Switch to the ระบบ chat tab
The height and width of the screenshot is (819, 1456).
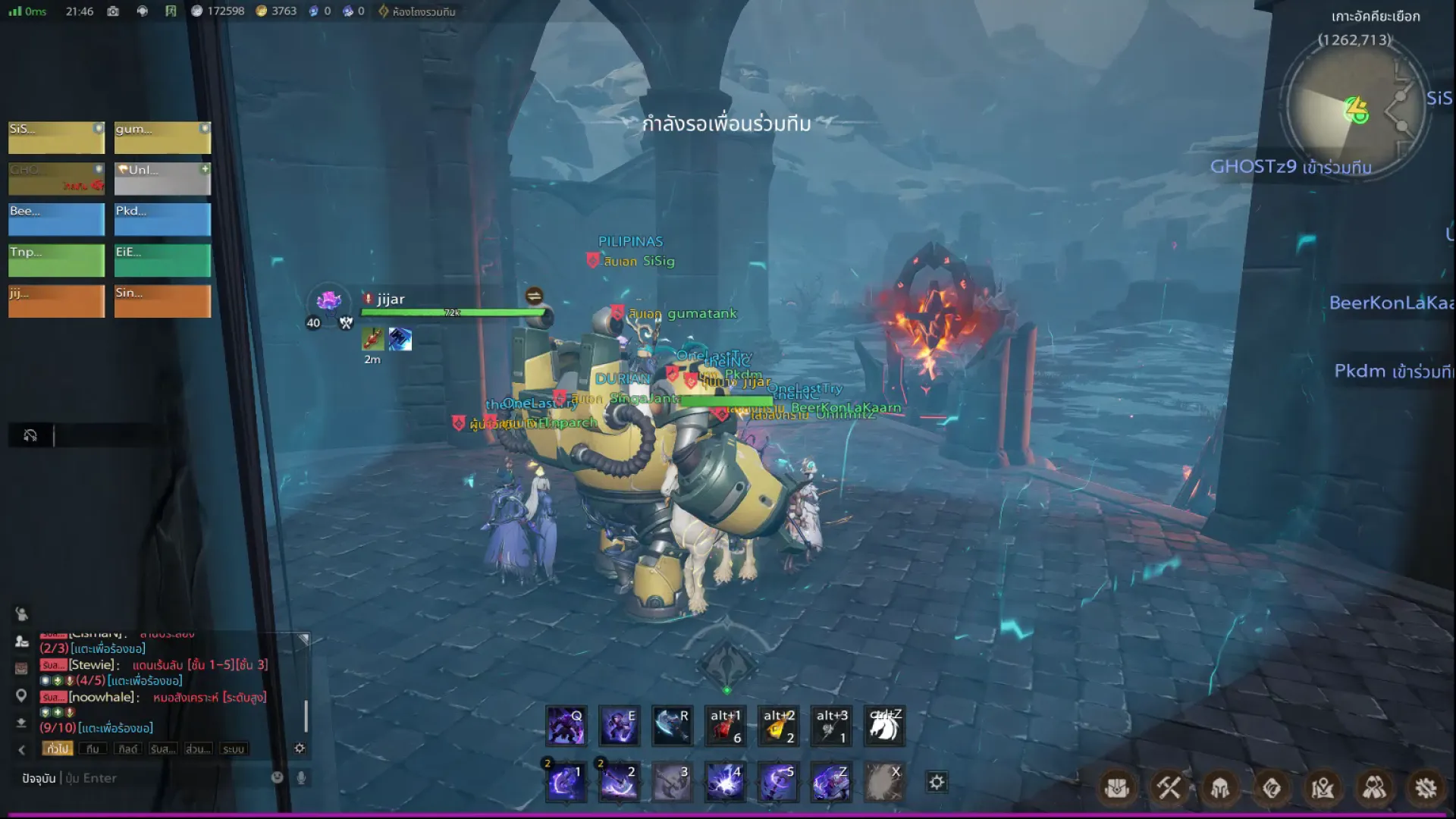233,749
